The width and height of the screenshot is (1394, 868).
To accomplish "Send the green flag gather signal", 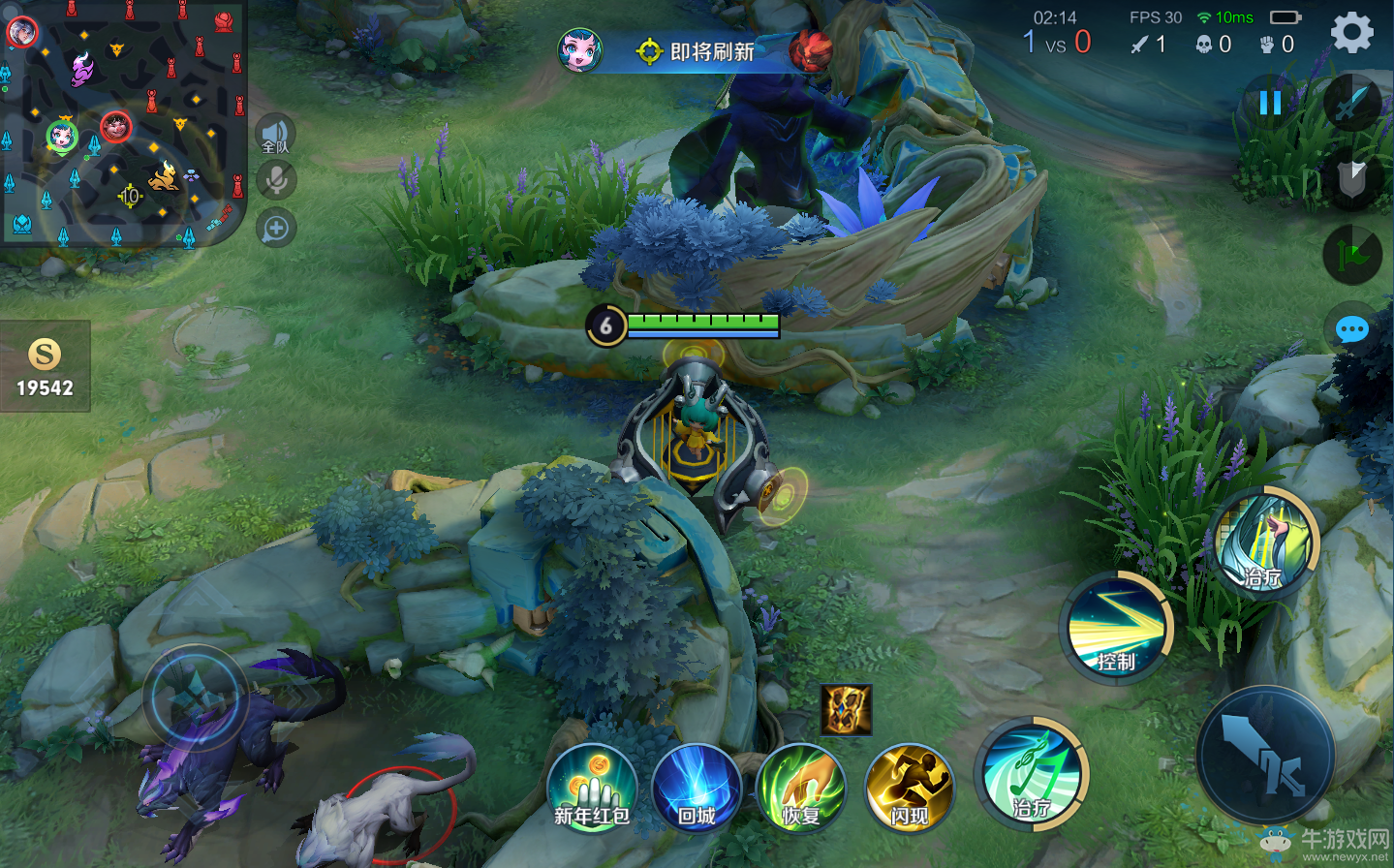I will pyautogui.click(x=1351, y=255).
